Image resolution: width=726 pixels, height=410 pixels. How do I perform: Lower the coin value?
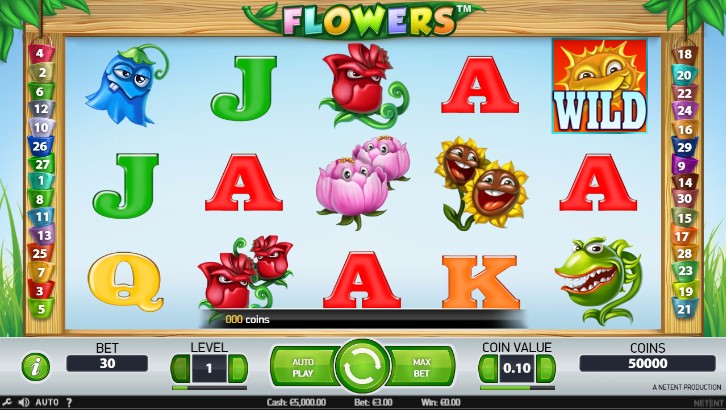pyautogui.click(x=489, y=368)
